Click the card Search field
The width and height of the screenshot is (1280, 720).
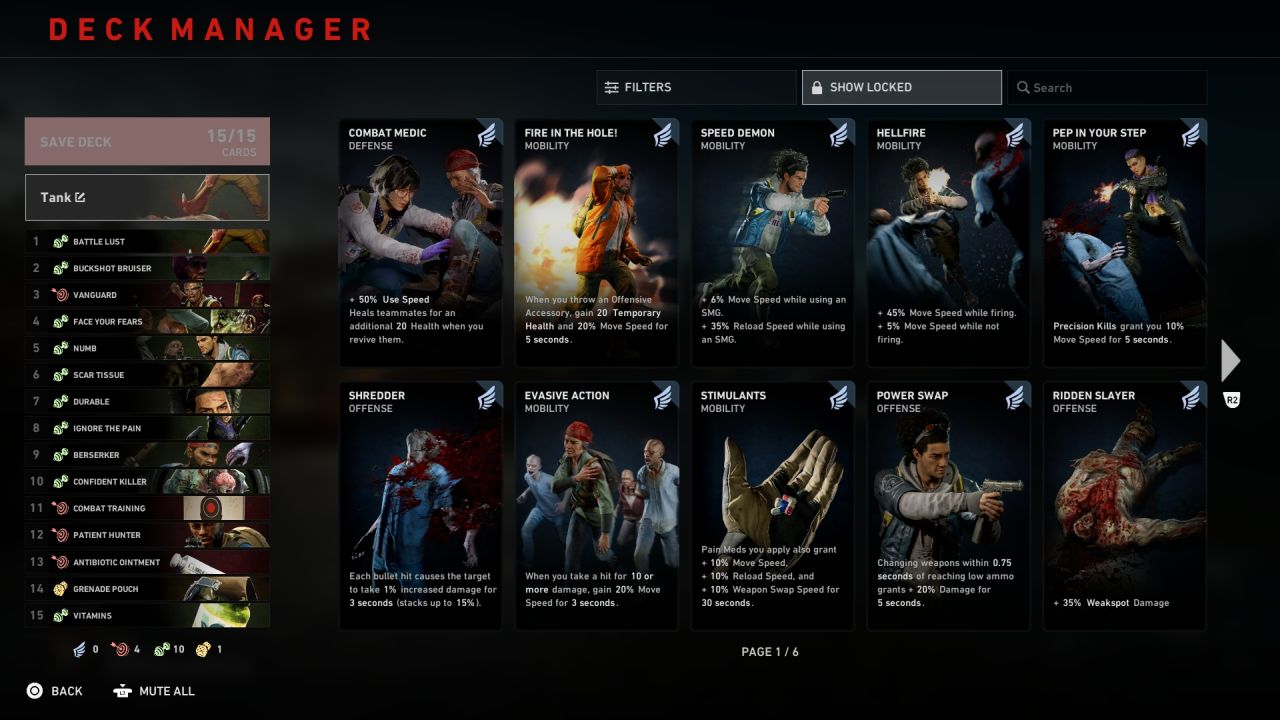(1107, 87)
